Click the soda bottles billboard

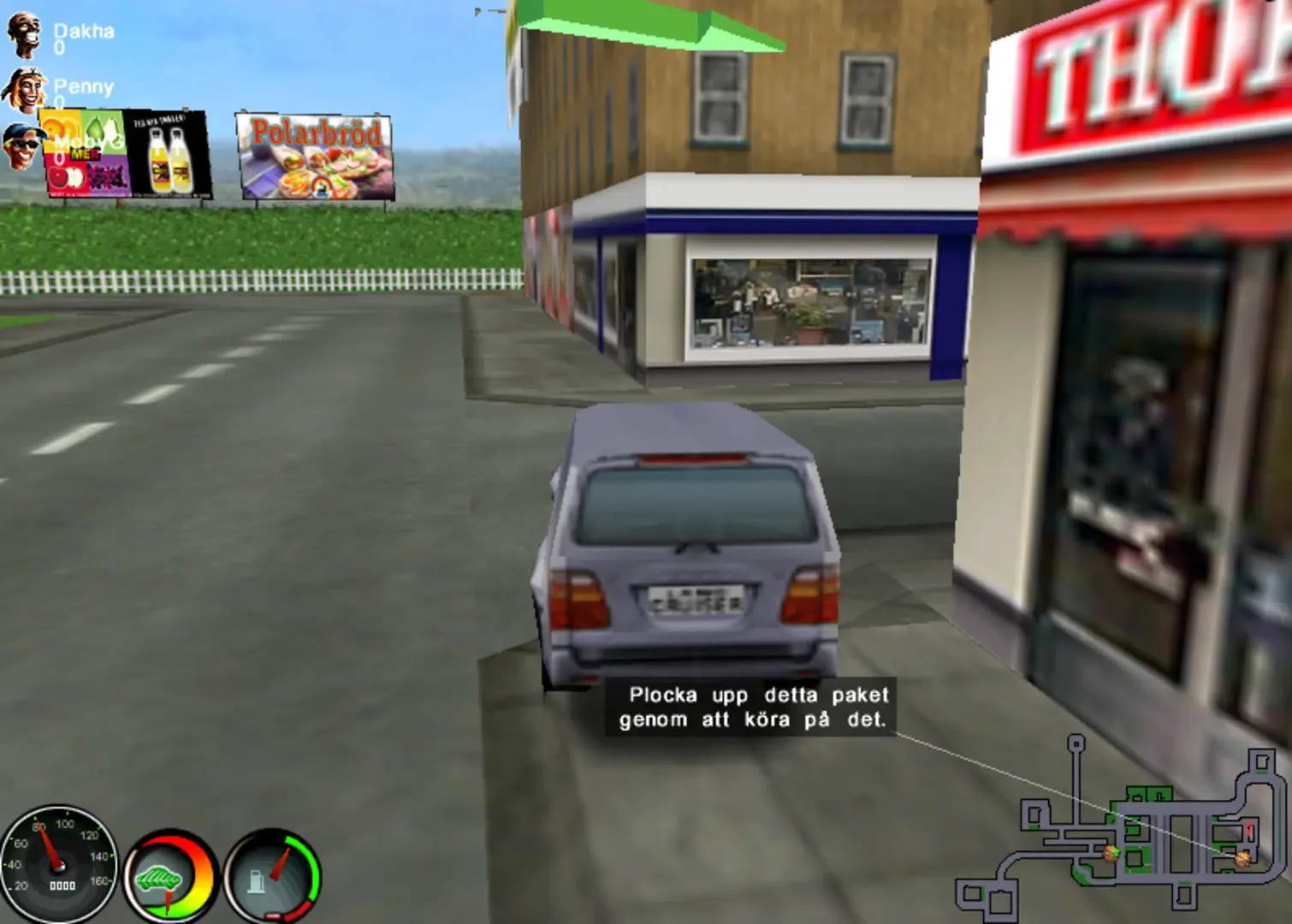(169, 154)
